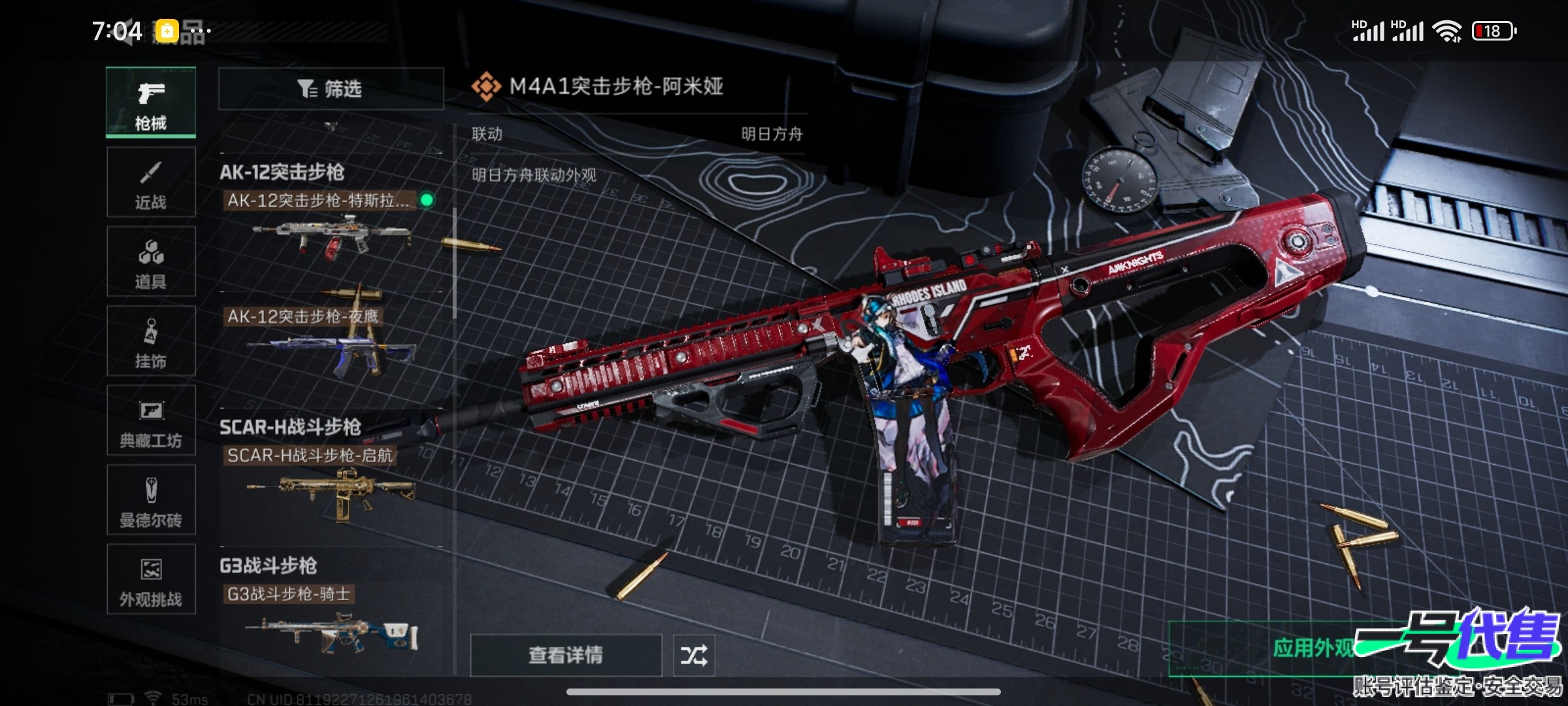The height and width of the screenshot is (706, 1568).
Task: Open the 近战 melee category
Action: pos(151,182)
